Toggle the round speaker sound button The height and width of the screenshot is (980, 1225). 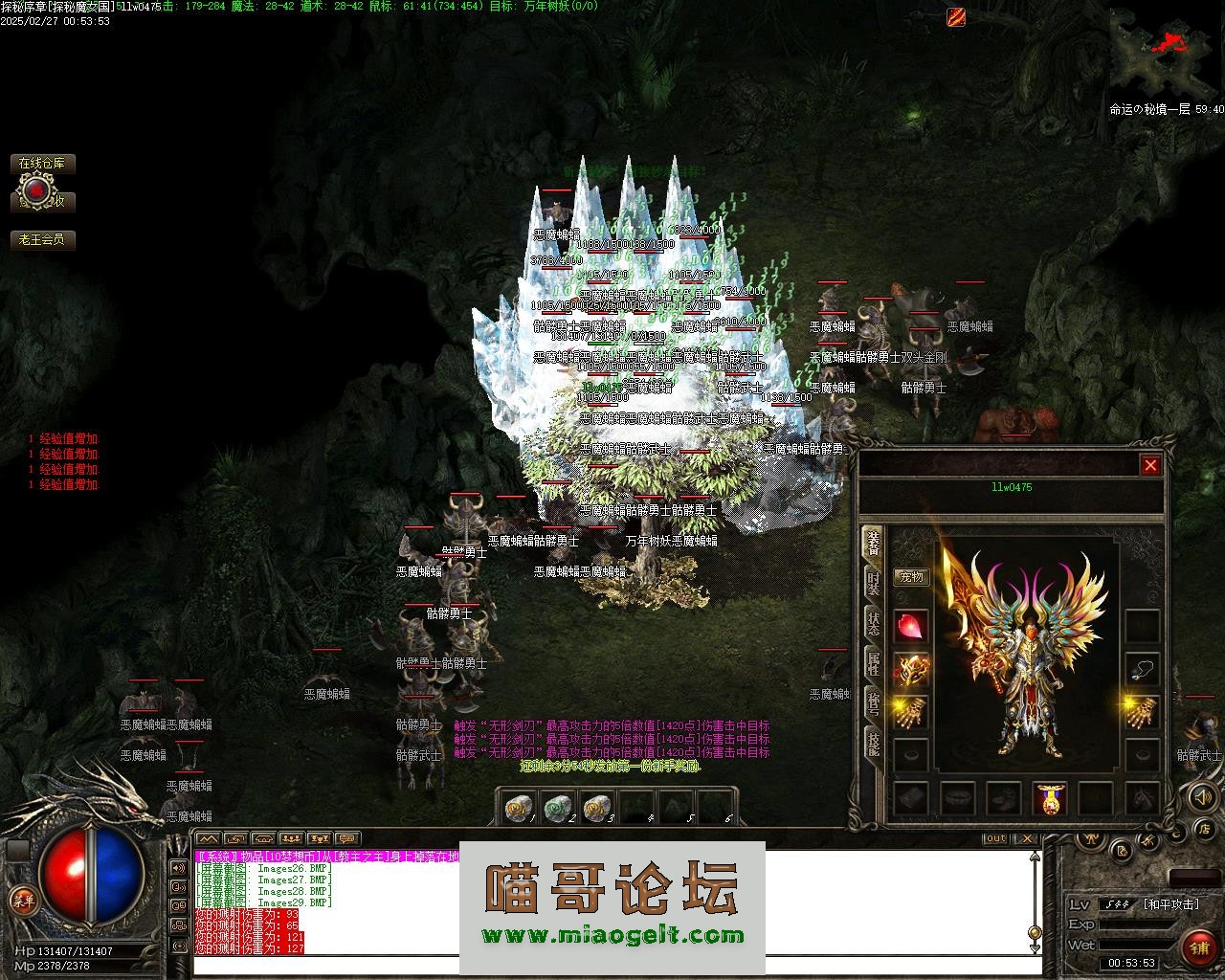(1202, 796)
